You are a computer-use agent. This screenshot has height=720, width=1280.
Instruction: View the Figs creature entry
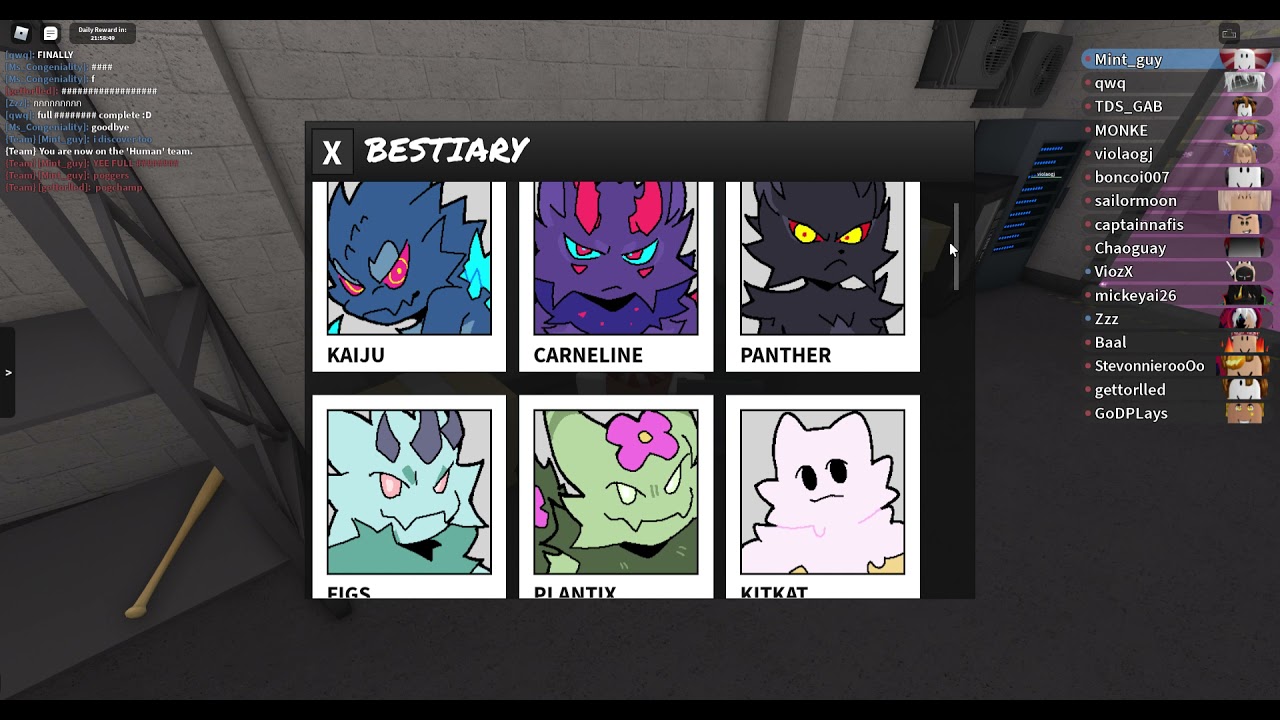[409, 495]
